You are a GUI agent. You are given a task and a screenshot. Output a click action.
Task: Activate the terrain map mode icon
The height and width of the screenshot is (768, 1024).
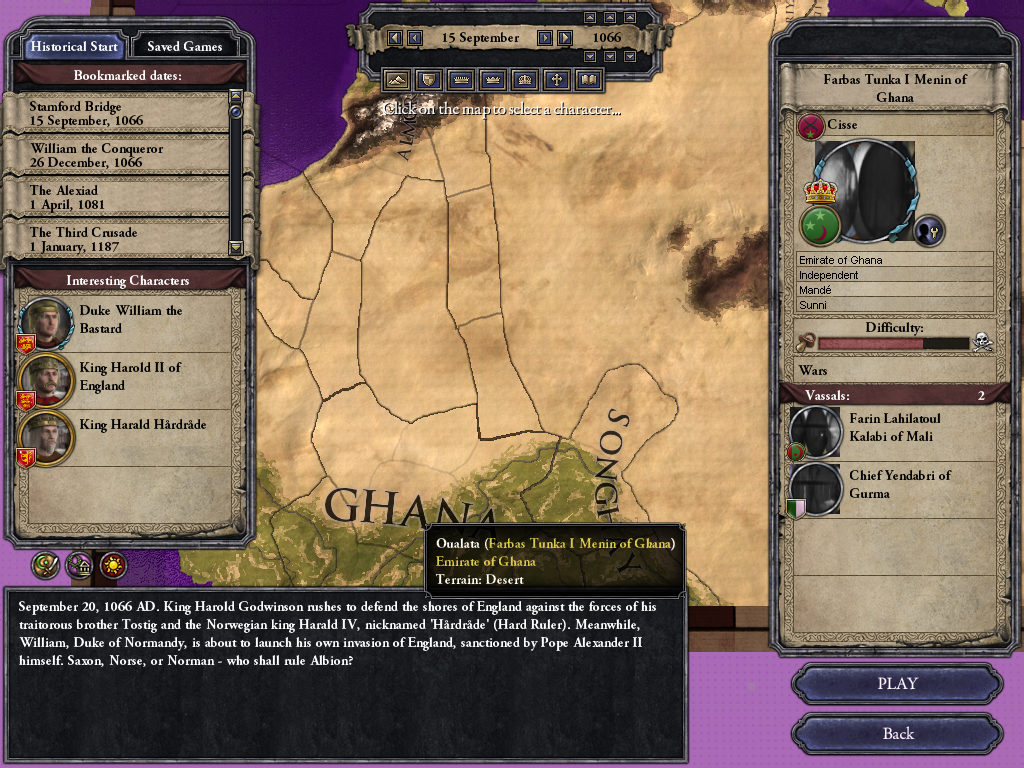398,79
